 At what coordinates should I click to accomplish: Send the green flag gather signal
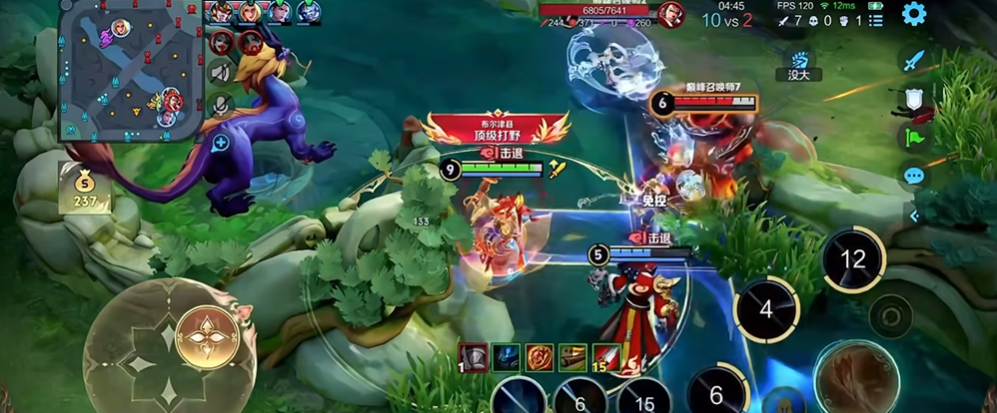click(914, 137)
